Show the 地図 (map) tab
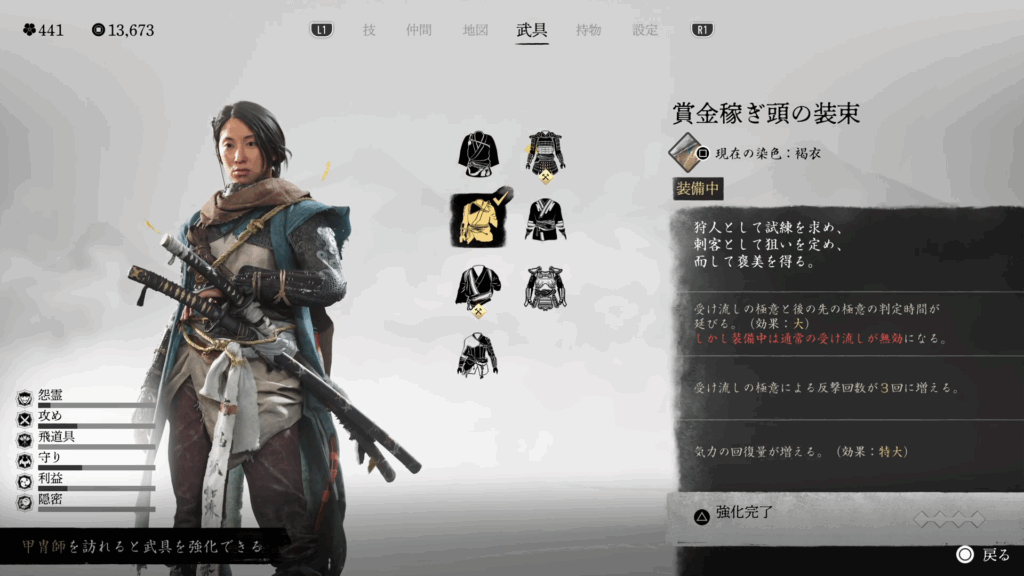Image resolution: width=1024 pixels, height=576 pixels. click(x=475, y=30)
